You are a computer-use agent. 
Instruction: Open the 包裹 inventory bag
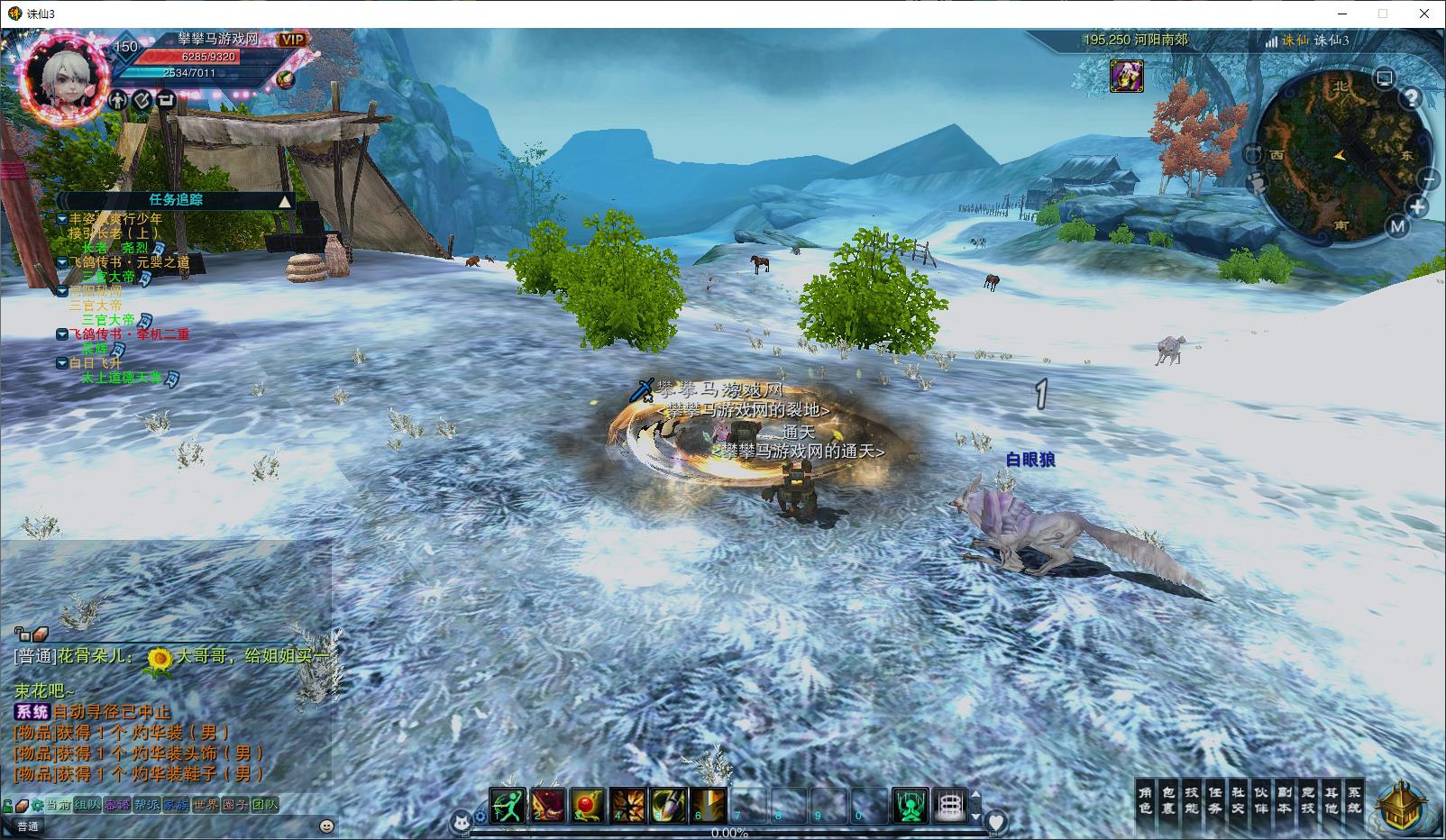(x=1168, y=800)
